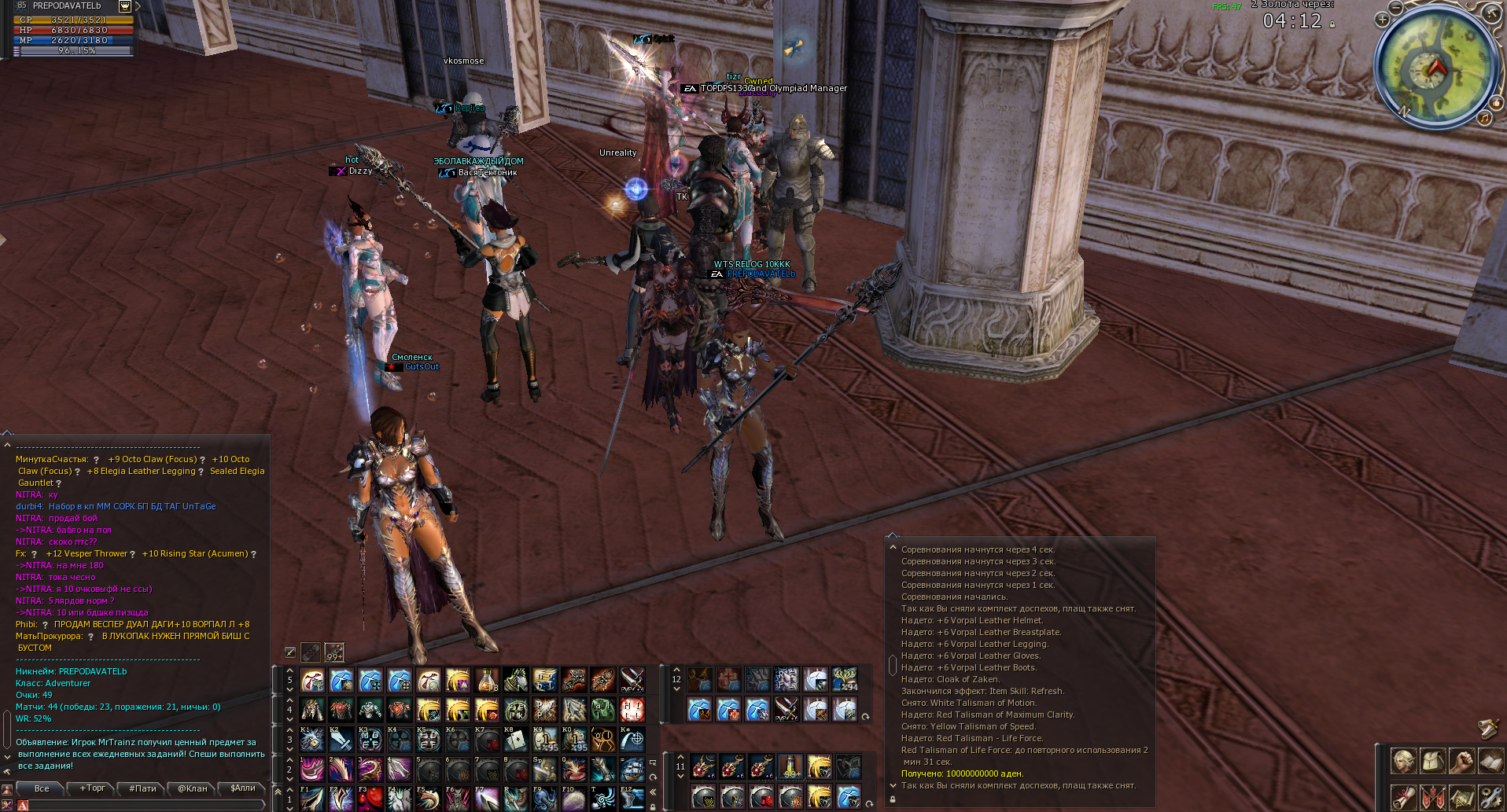
Task: Open the actions fist icon
Action: [x=1462, y=761]
